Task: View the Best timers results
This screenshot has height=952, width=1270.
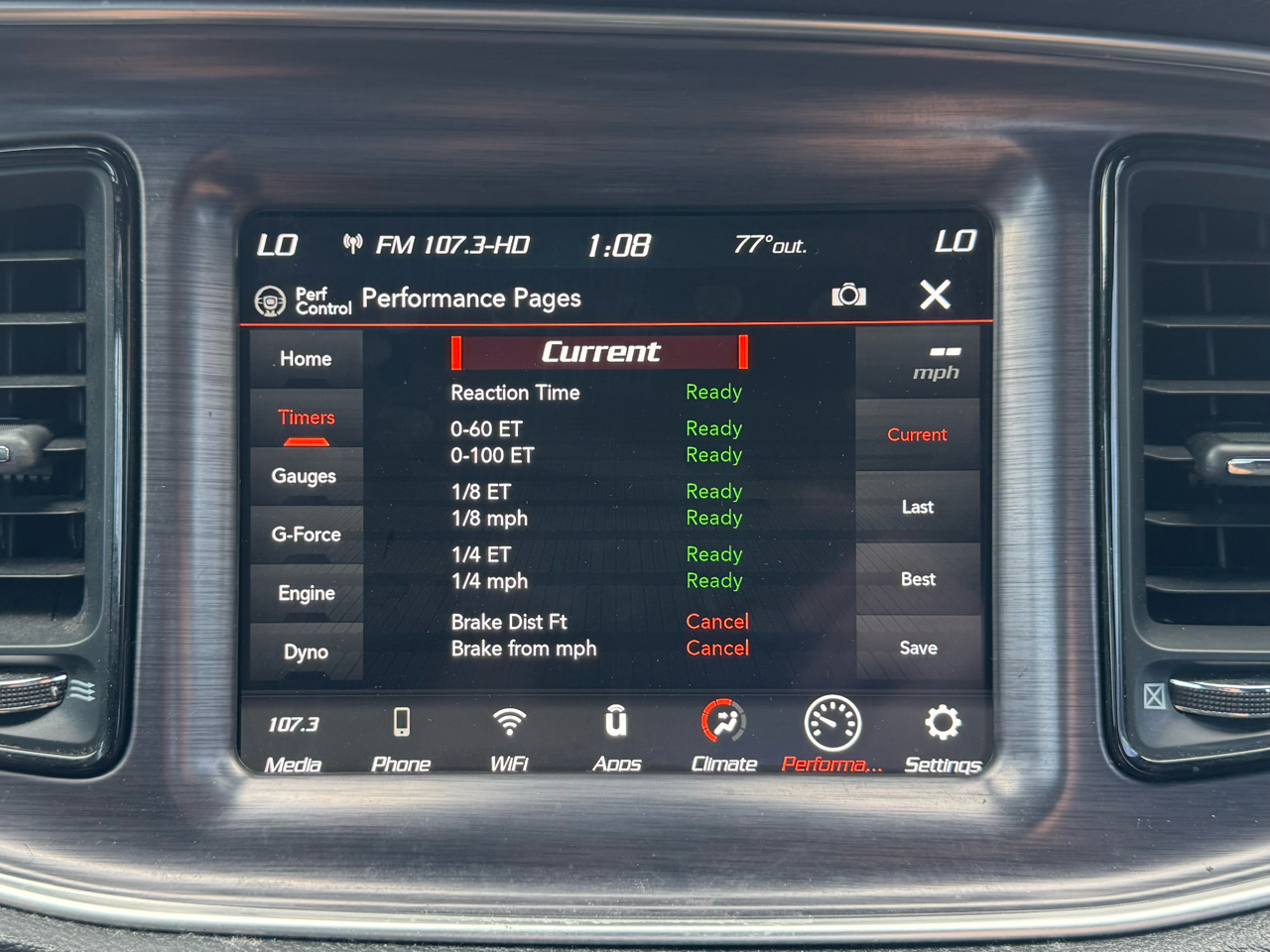Action: (x=917, y=579)
